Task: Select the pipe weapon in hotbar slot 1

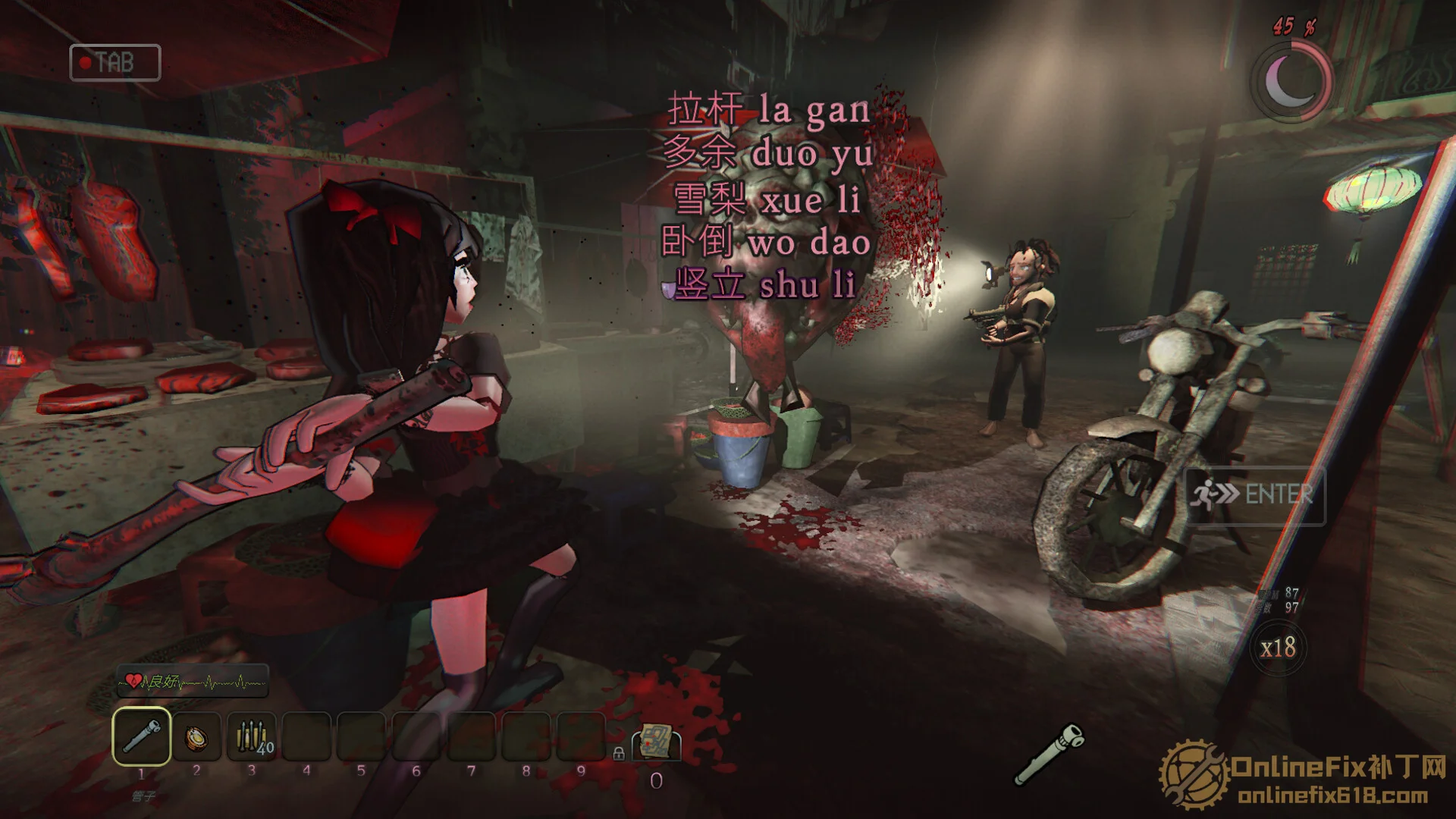Action: pos(141,736)
